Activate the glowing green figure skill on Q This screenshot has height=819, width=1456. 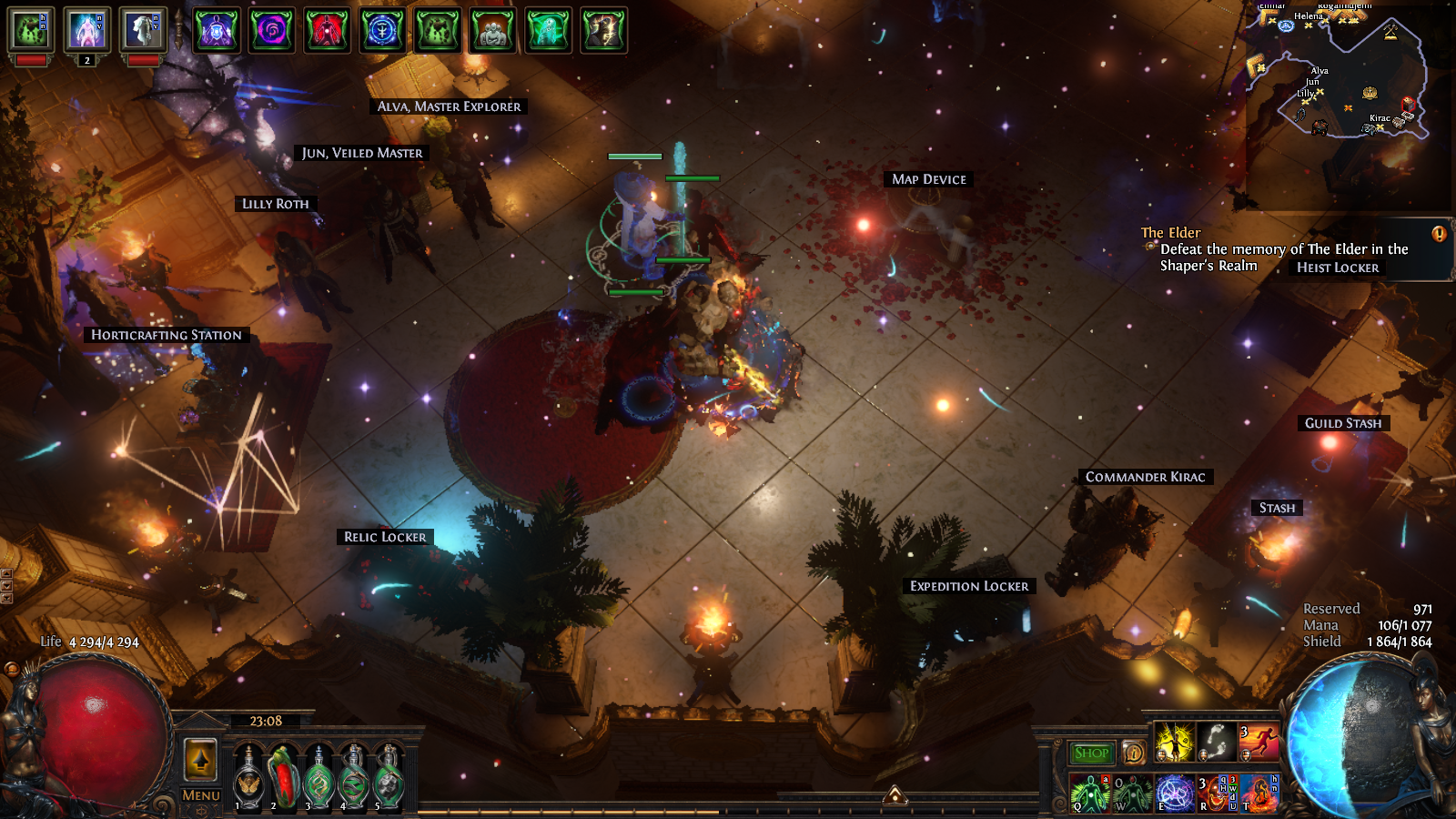(x=1089, y=794)
